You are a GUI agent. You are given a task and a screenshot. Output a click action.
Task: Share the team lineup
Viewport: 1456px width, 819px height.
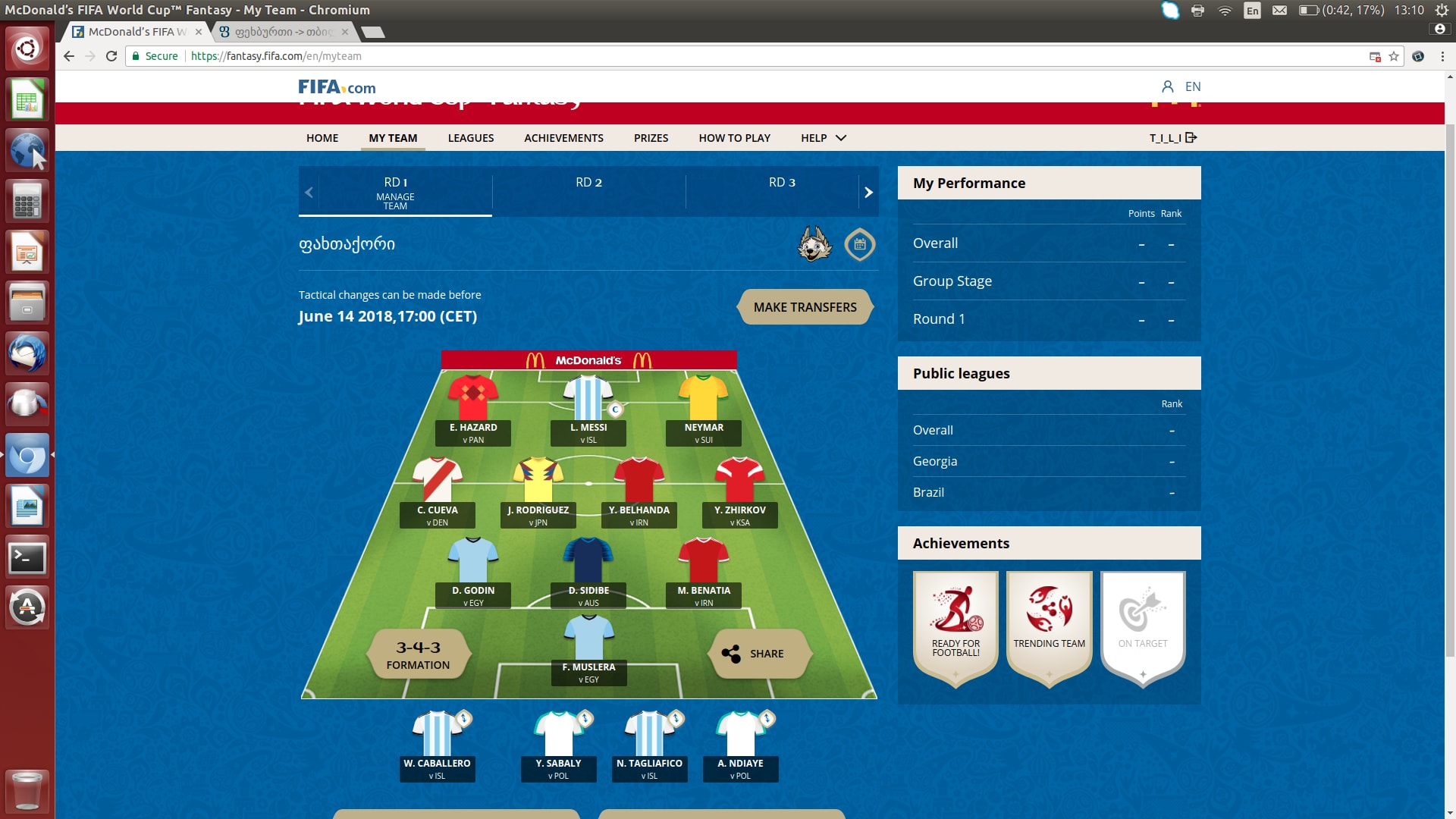pyautogui.click(x=758, y=654)
